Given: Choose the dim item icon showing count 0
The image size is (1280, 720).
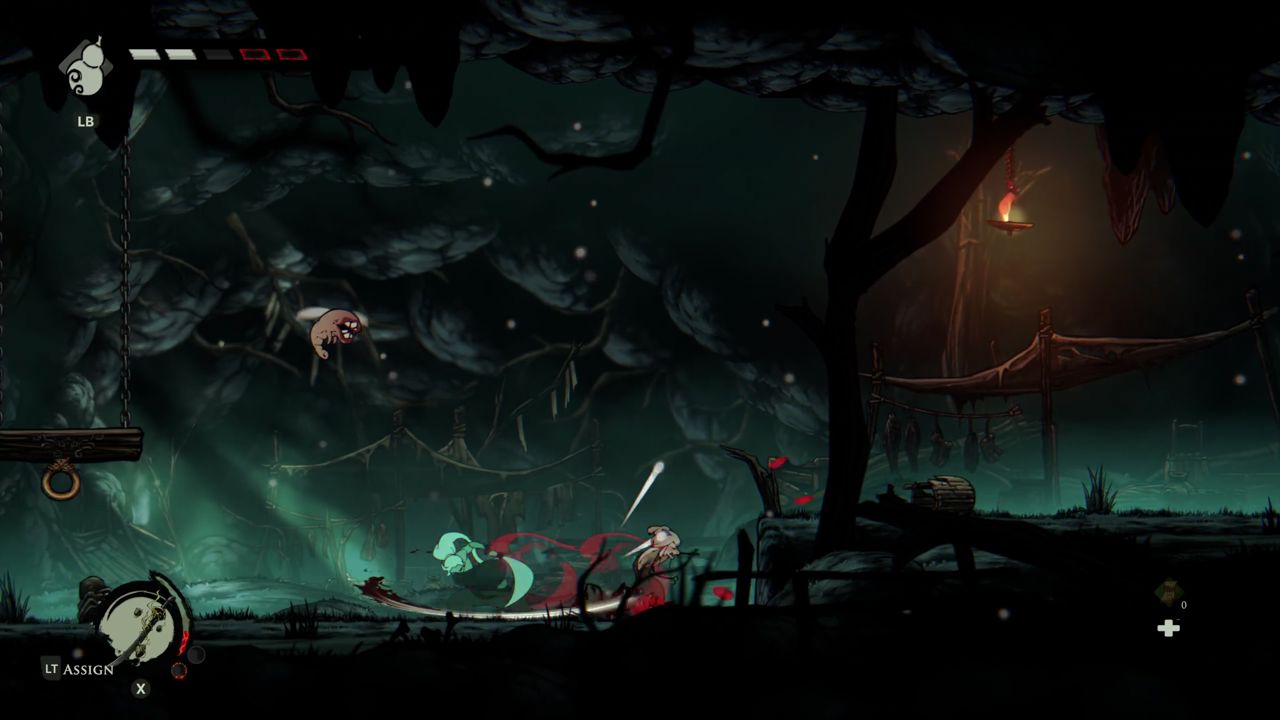Looking at the screenshot, I should (1167, 593).
